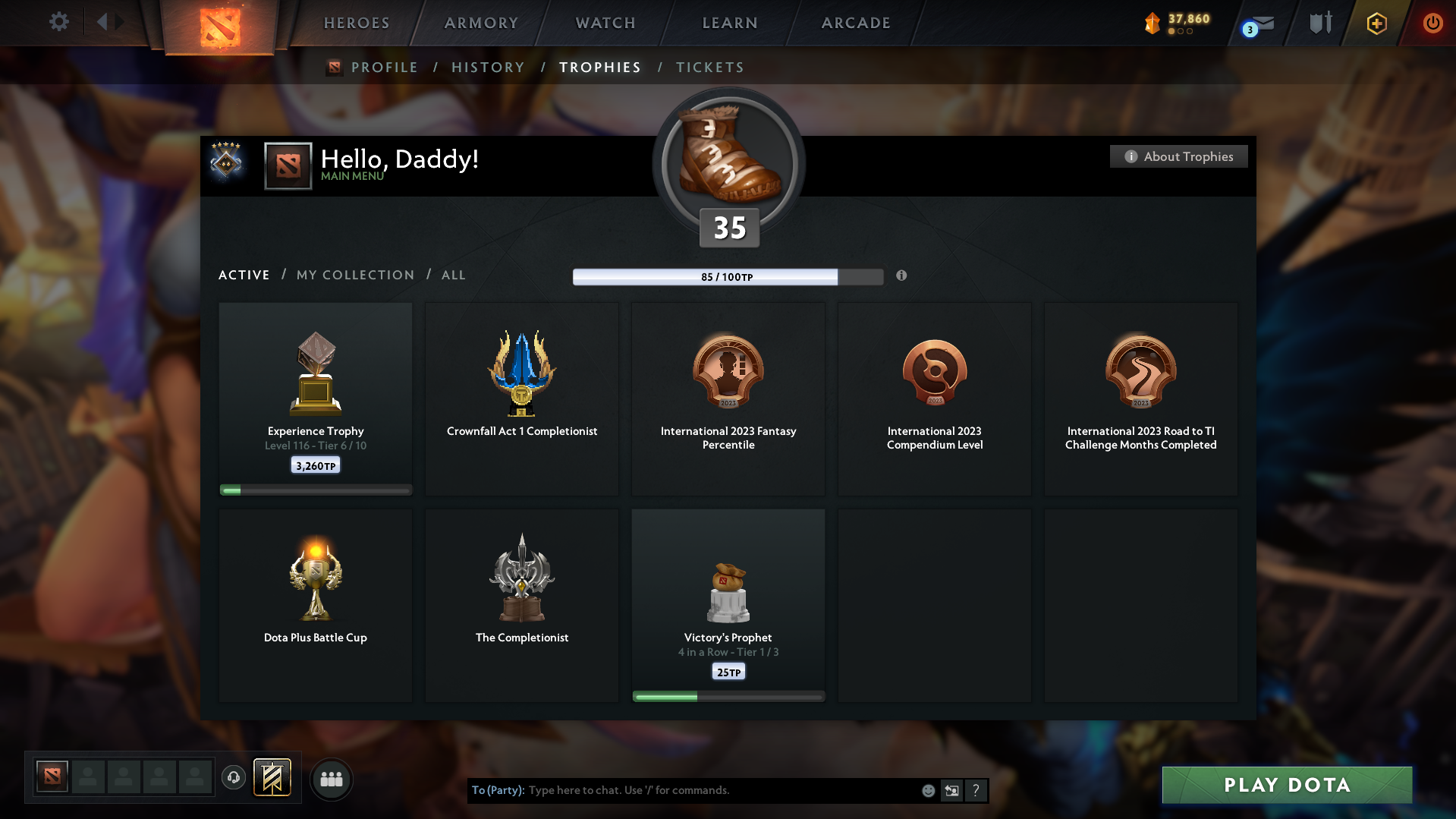Toggle the voice chat headset icon

233,777
